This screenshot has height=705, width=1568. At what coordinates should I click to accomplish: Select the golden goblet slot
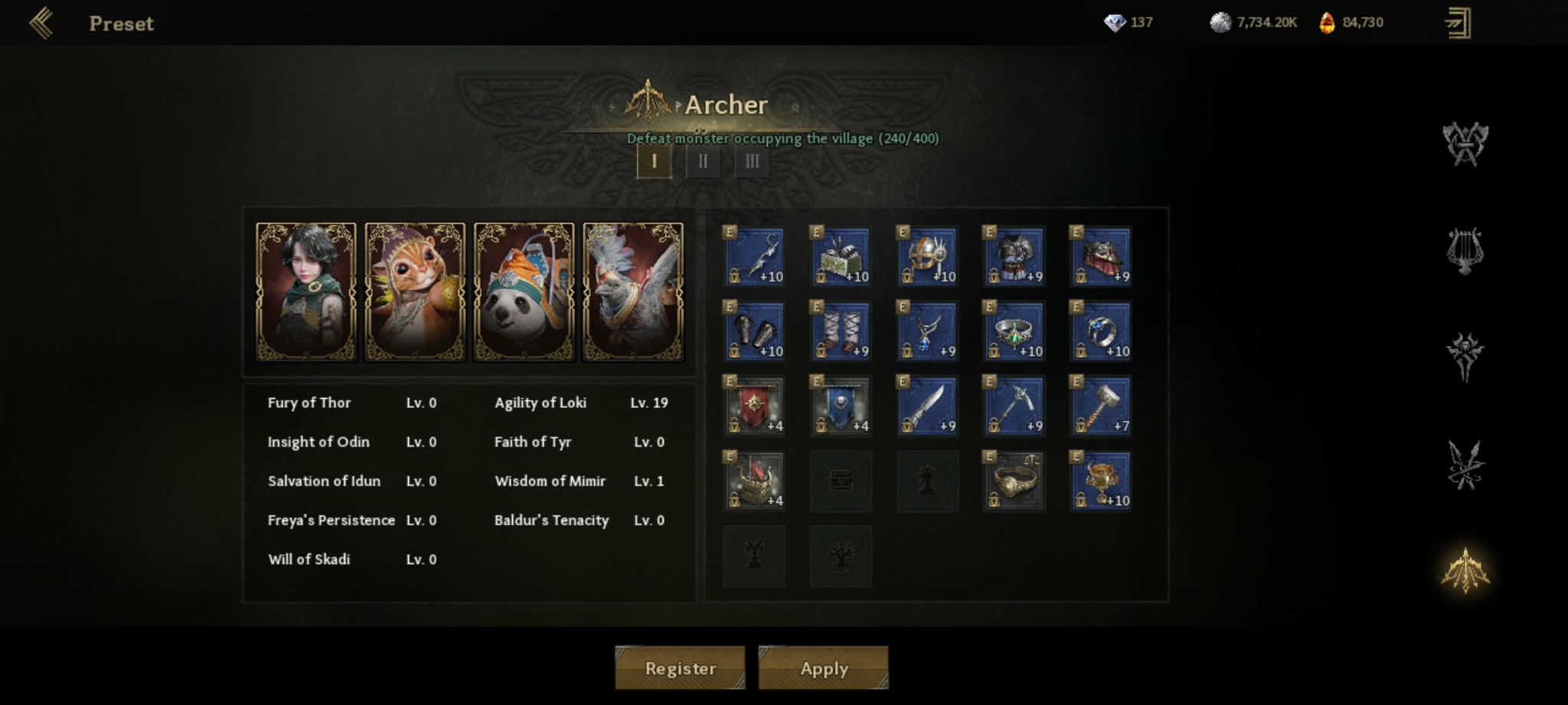1100,481
